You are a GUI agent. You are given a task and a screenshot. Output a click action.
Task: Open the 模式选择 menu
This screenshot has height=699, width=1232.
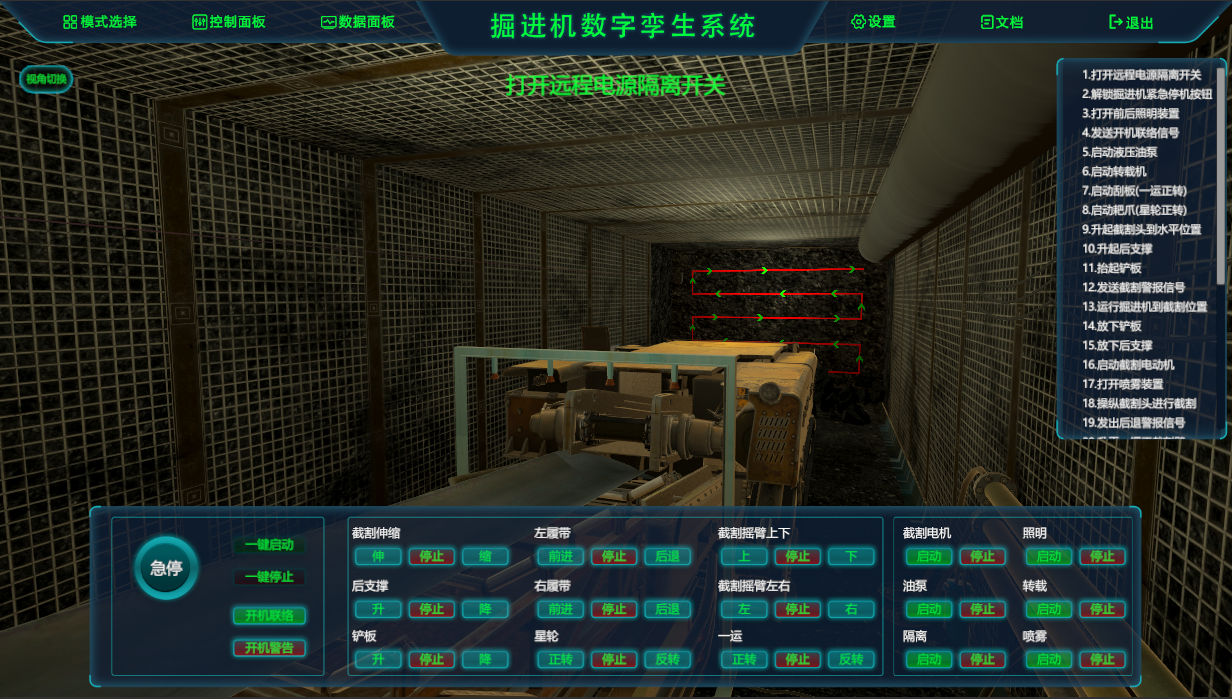coord(100,22)
